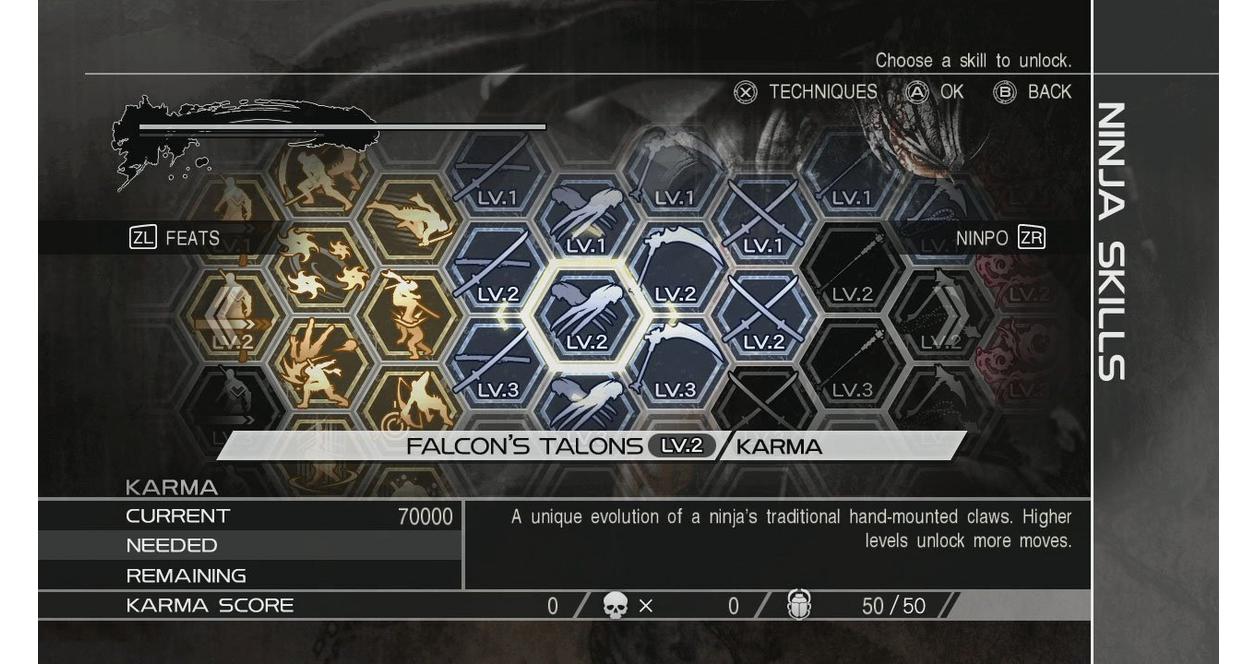Select the highlighted Falcon's Talons LV.2 skill
The image size is (1256, 664).
586,316
